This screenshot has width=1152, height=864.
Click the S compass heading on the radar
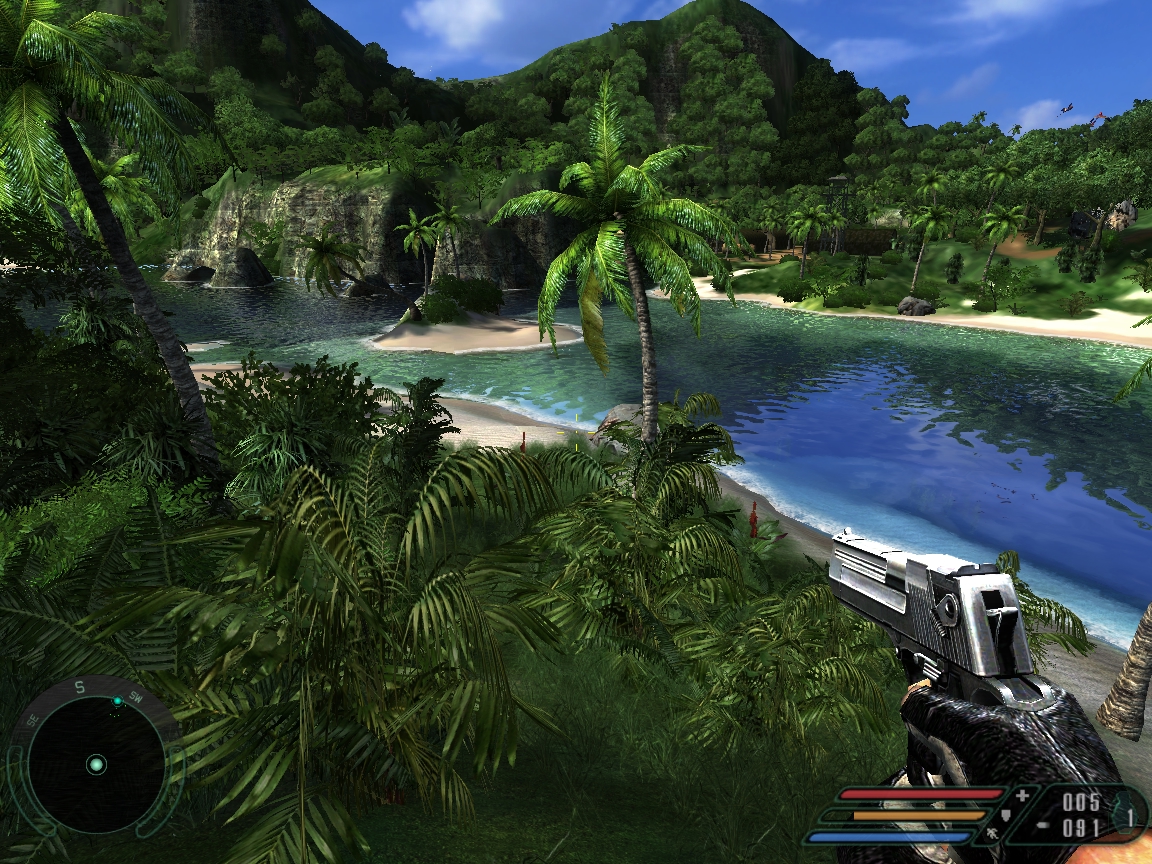click(81, 690)
